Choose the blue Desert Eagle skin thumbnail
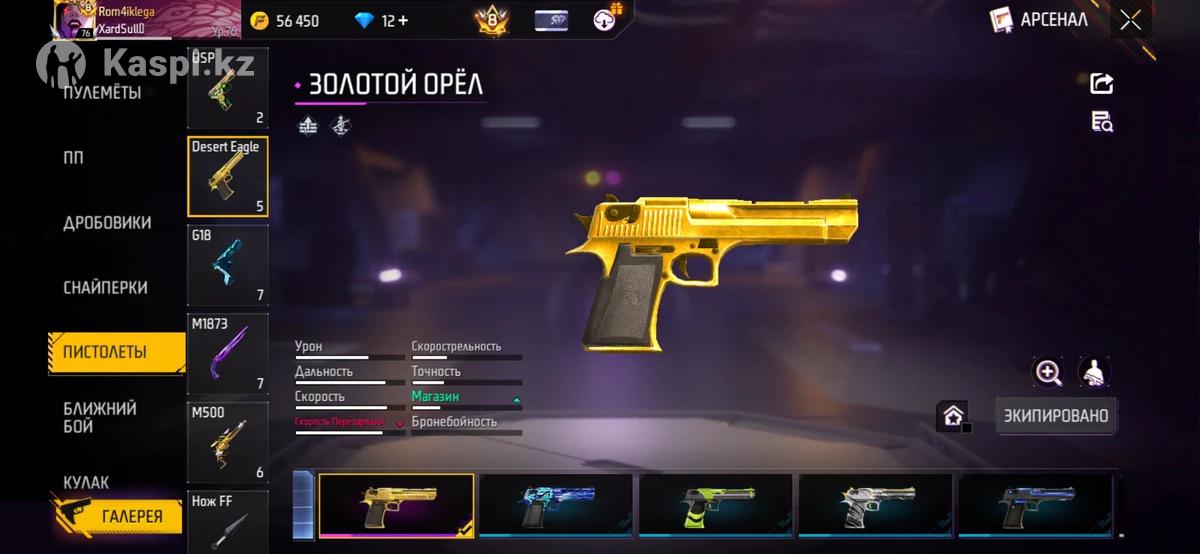1200x554 pixels. pos(556,506)
